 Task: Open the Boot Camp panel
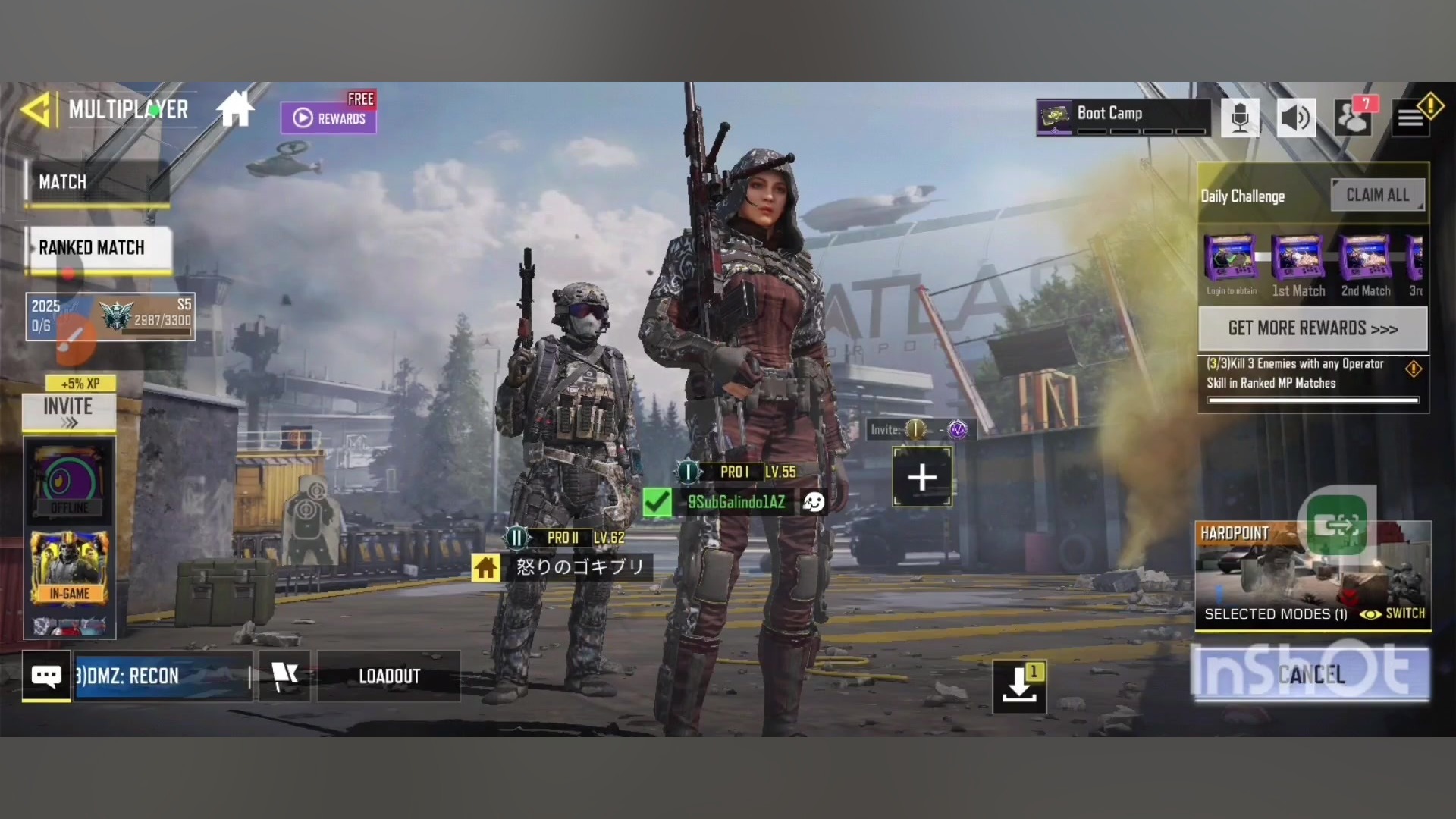pyautogui.click(x=1122, y=117)
